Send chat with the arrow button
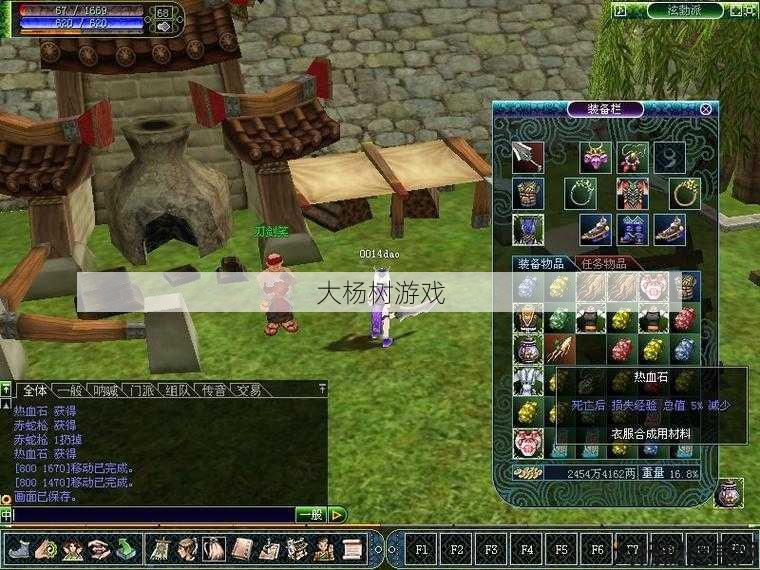This screenshot has width=760, height=570. [338, 515]
